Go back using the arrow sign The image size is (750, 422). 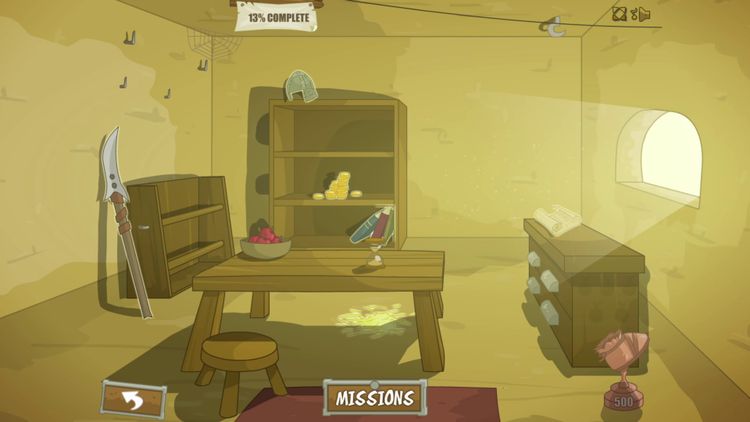(x=130, y=398)
